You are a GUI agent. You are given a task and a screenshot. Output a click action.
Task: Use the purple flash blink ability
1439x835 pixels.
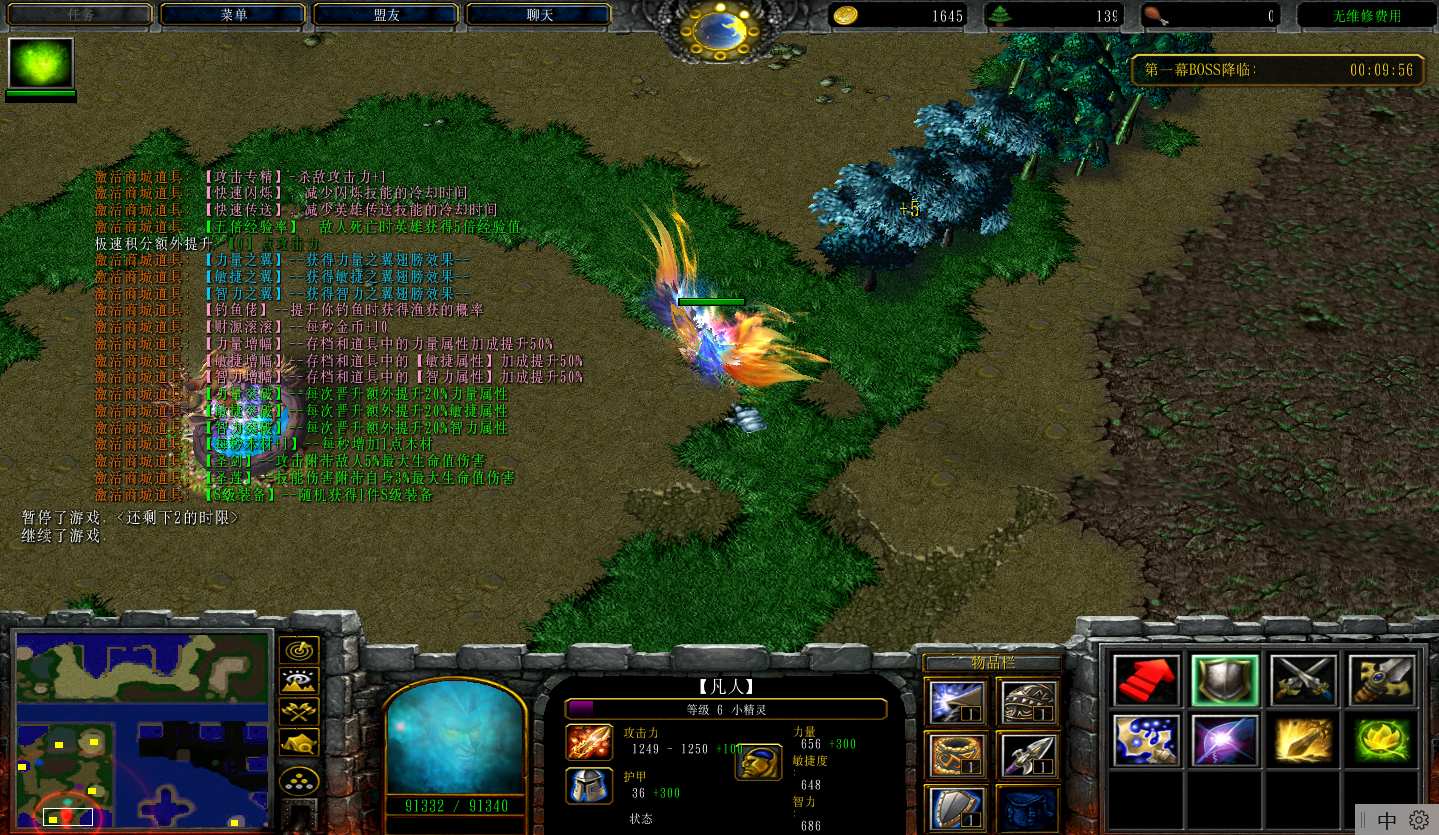coord(1224,740)
